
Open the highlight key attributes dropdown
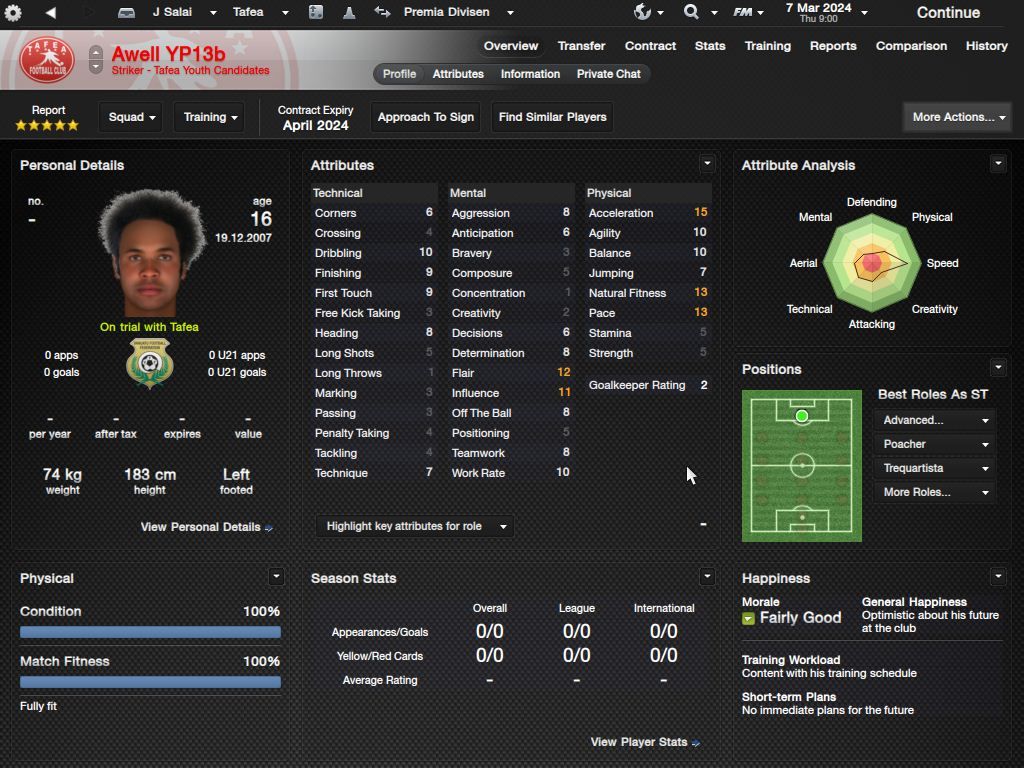[x=415, y=526]
